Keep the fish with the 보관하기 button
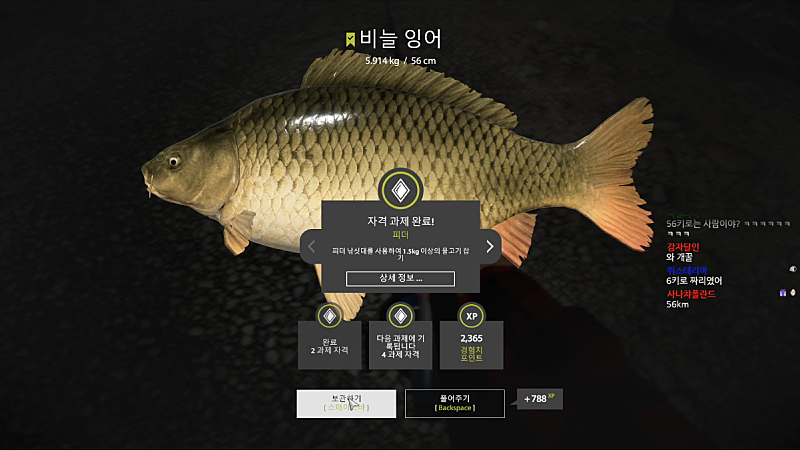This screenshot has width=800, height=450. pos(344,403)
